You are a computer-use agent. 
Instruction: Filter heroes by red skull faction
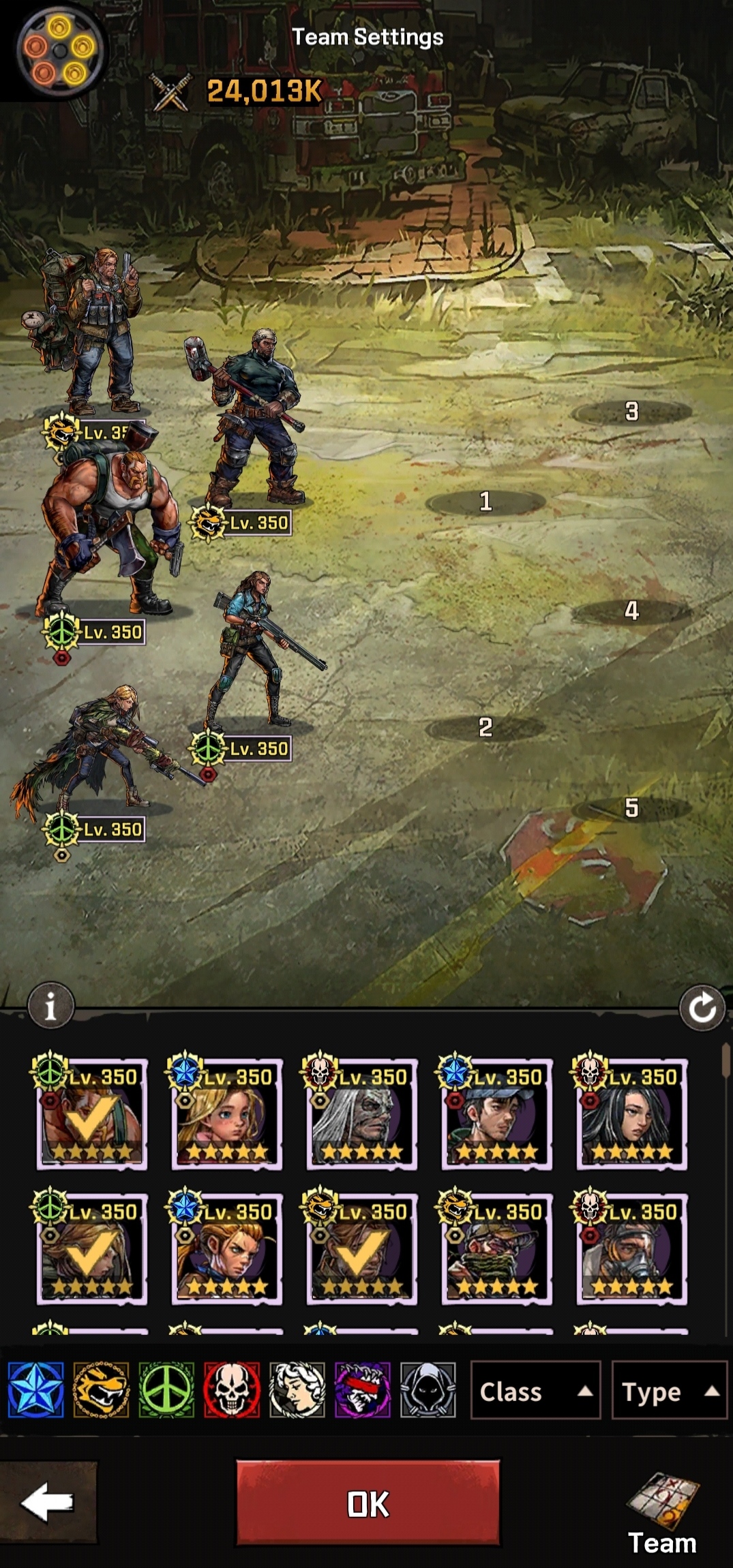coord(232,1390)
